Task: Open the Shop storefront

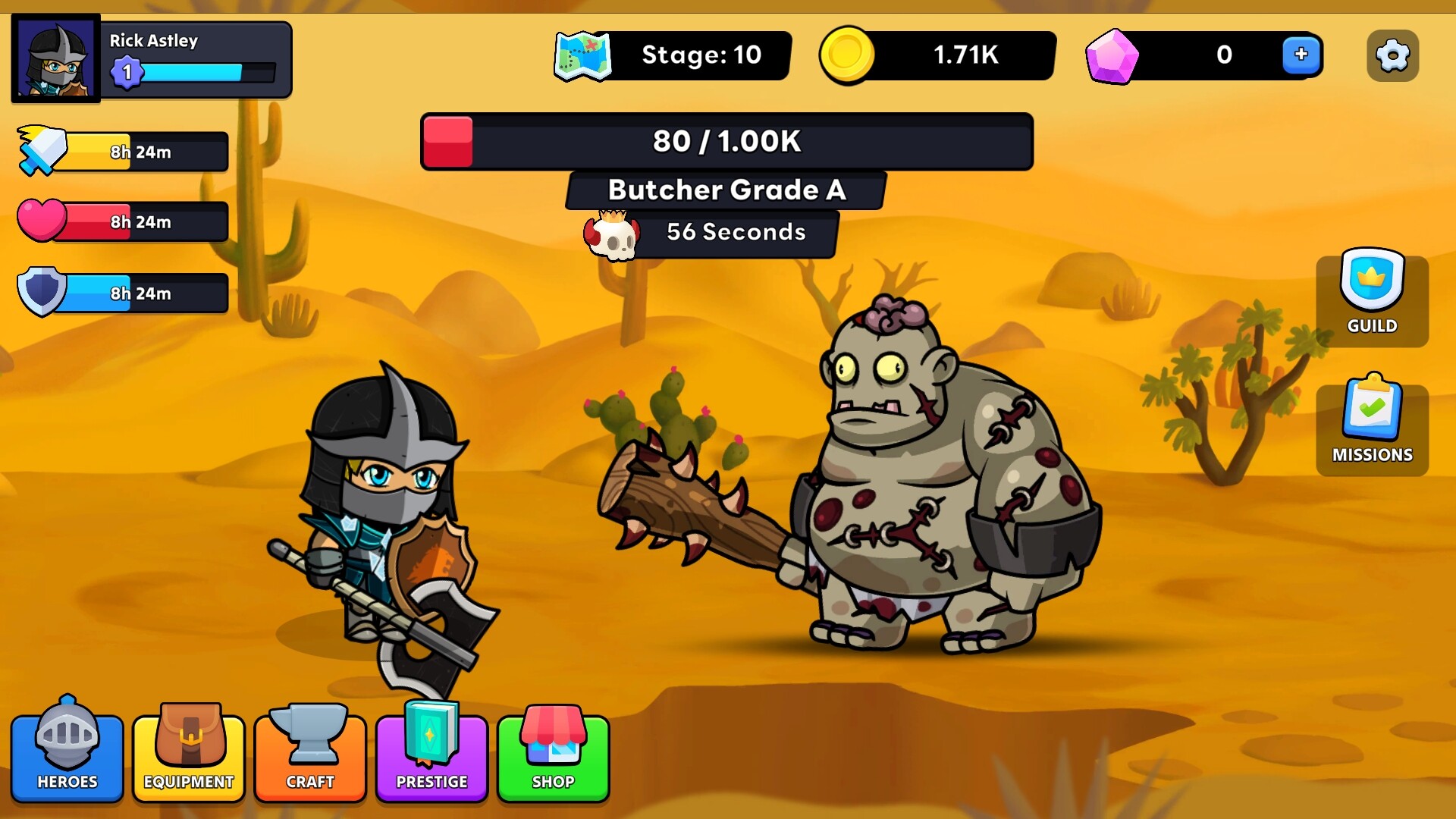Action: pos(552,756)
